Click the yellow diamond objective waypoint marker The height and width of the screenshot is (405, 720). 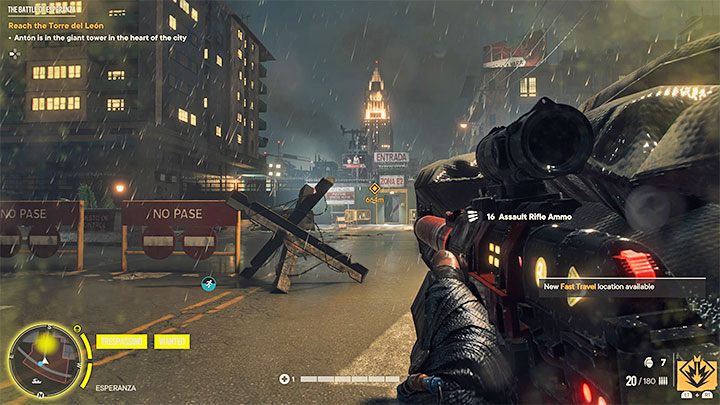point(374,187)
